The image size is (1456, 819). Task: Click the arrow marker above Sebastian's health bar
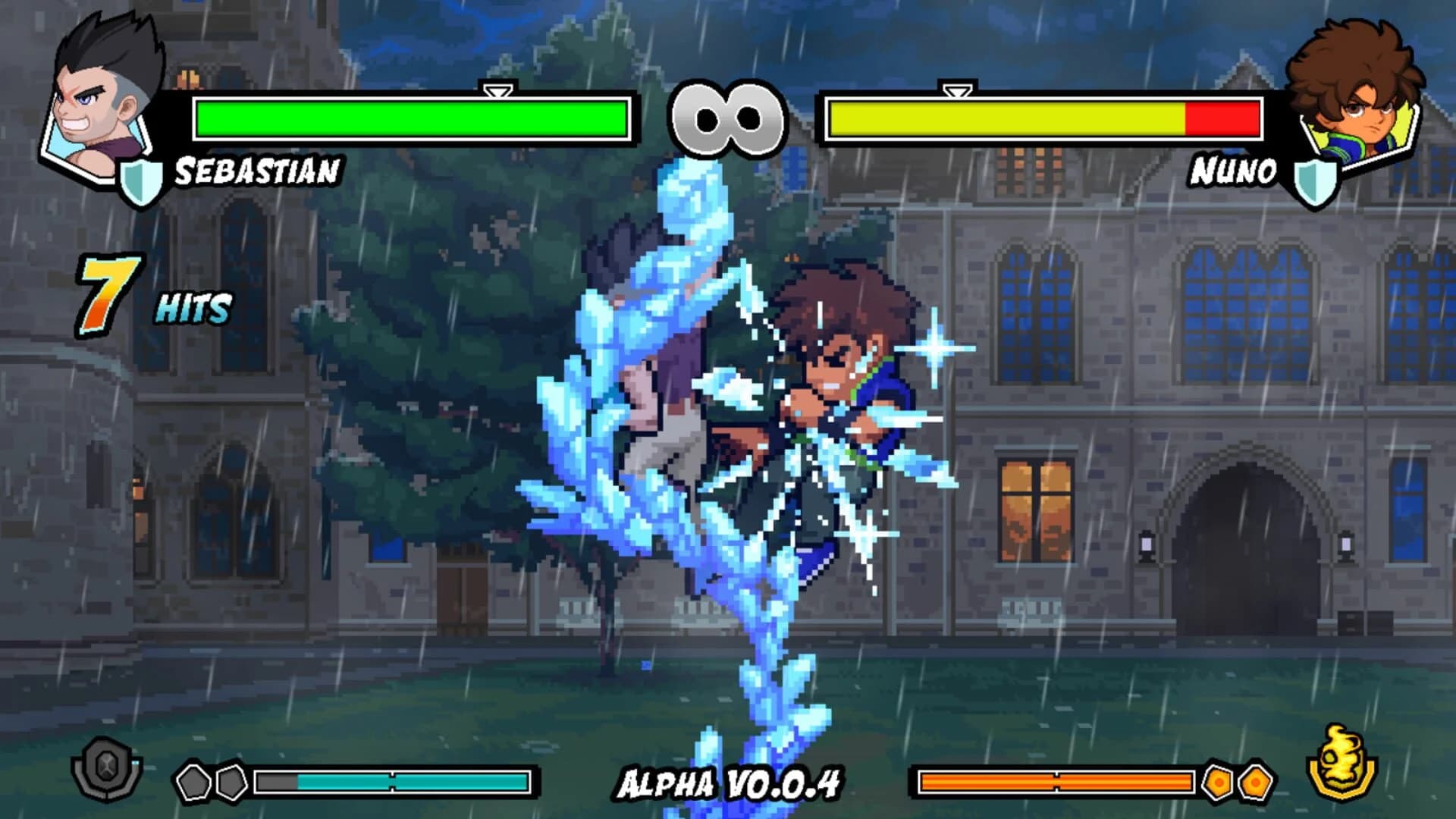[x=497, y=91]
